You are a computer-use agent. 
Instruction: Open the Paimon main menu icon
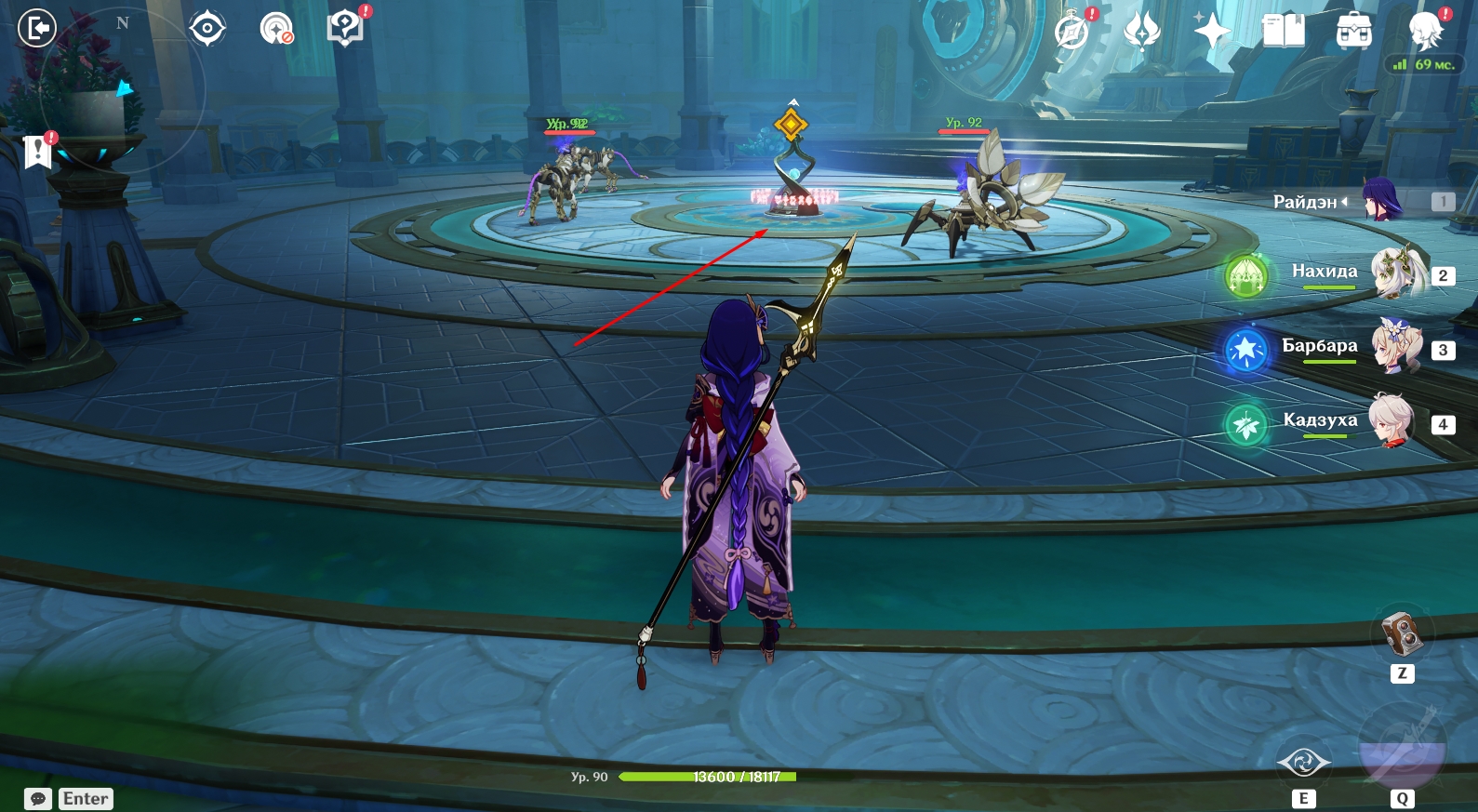[x=1425, y=32]
